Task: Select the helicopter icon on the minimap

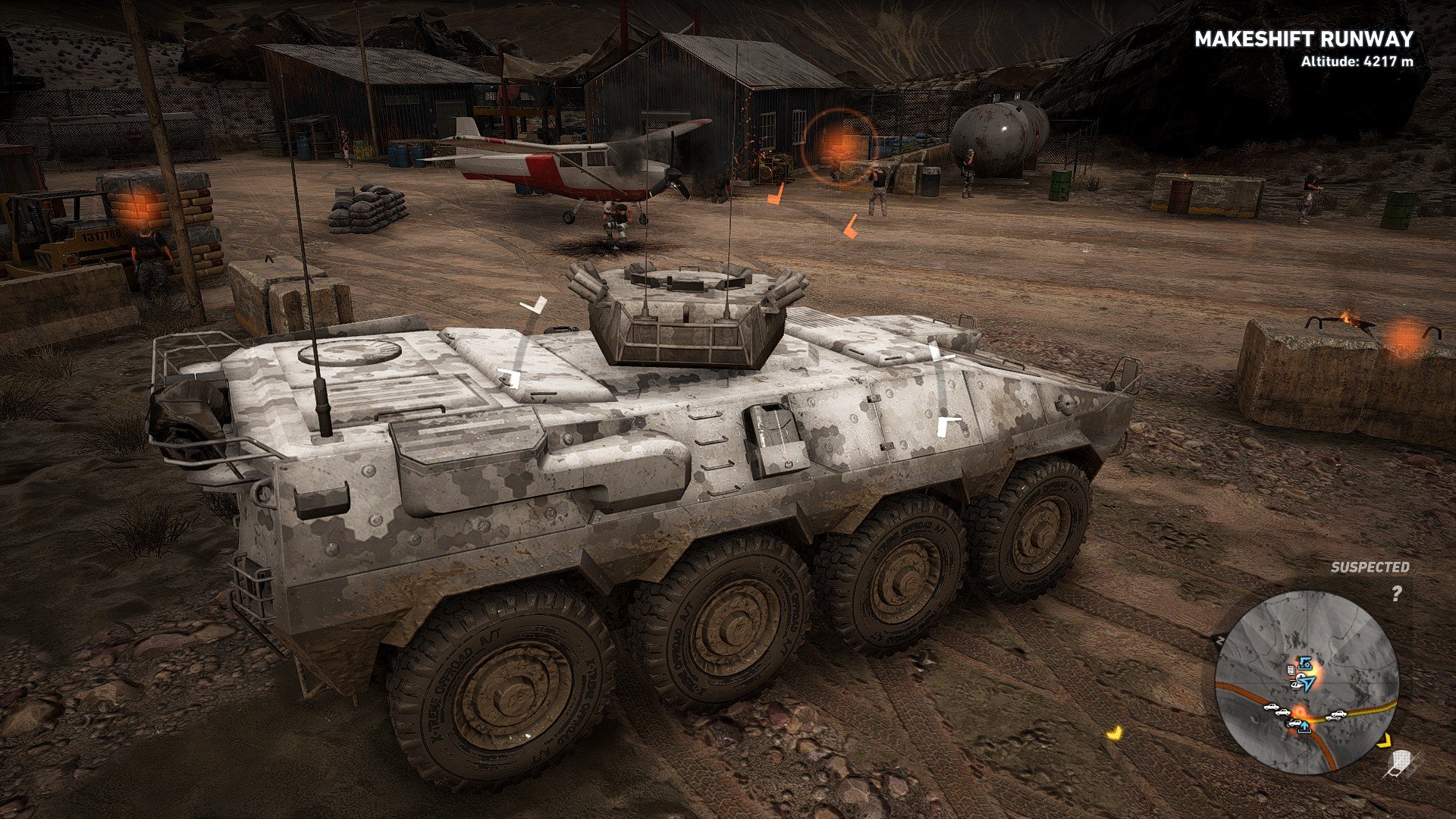Action: pos(1296,684)
